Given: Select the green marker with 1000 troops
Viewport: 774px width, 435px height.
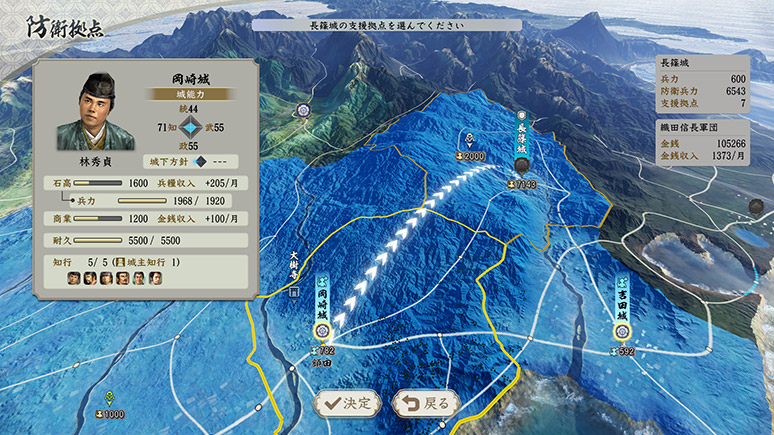Looking at the screenshot, I should pos(109,398).
